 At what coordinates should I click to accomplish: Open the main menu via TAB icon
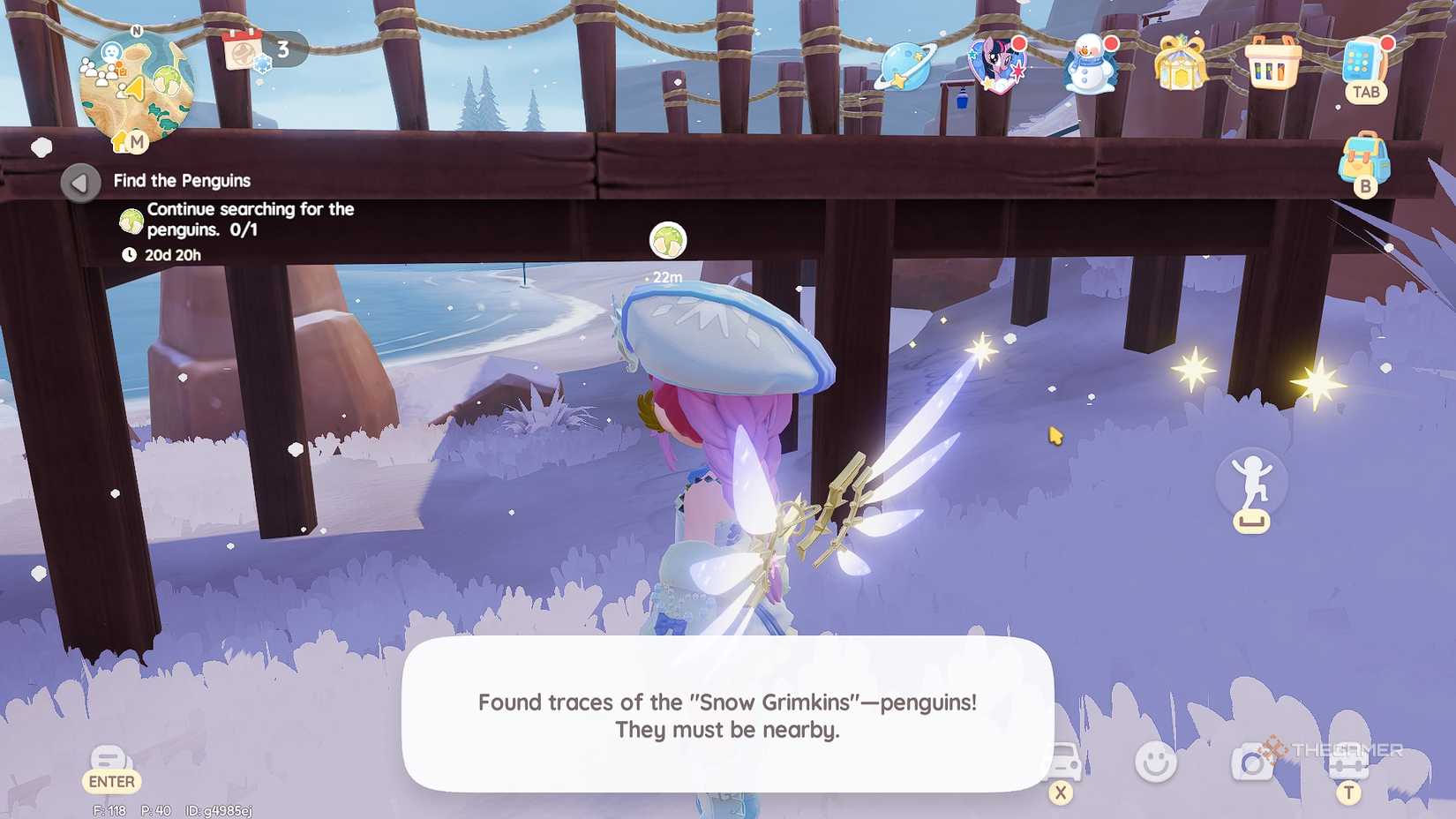1364,64
